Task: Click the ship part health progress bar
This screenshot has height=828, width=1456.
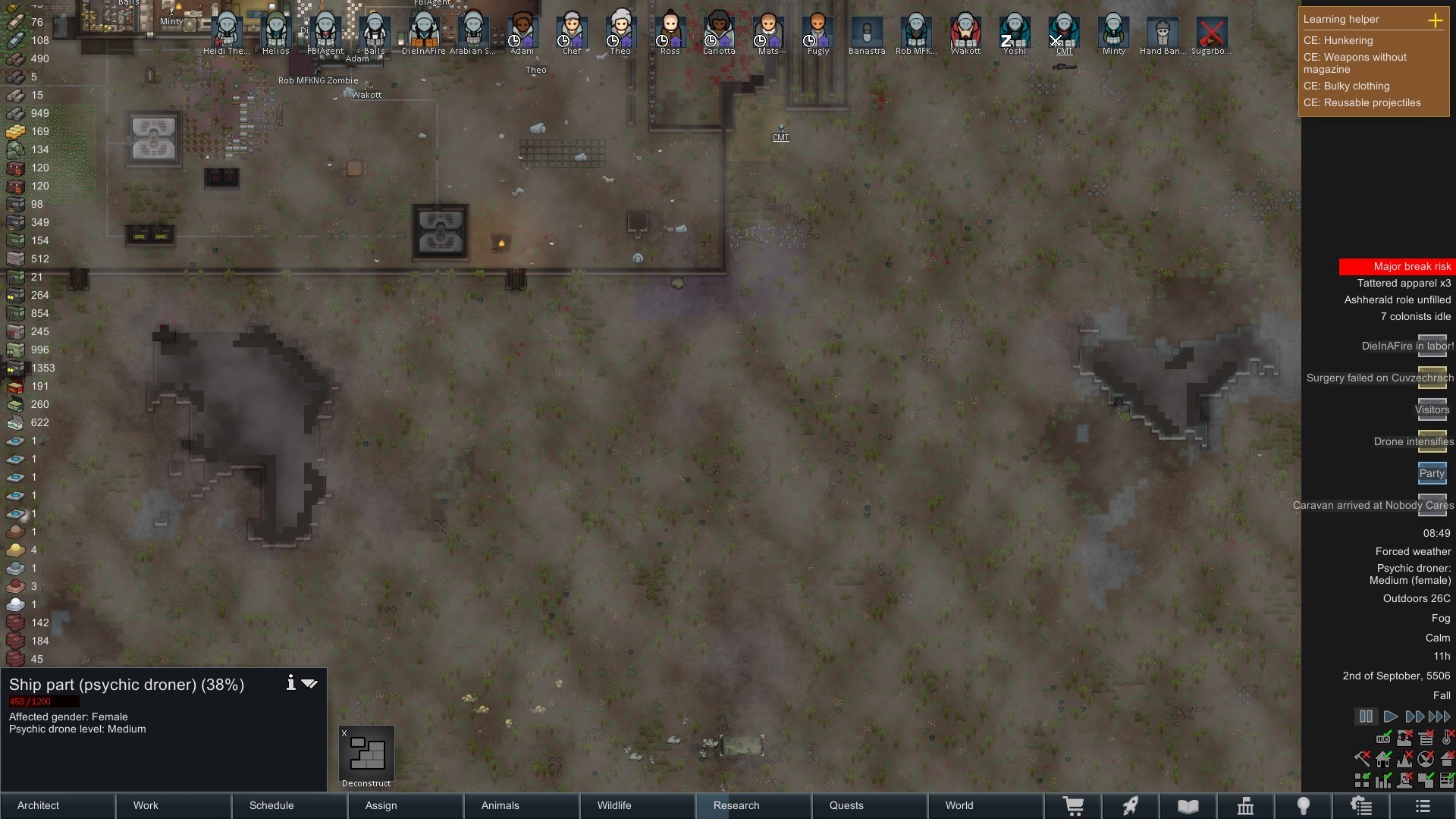Action: coord(43,701)
